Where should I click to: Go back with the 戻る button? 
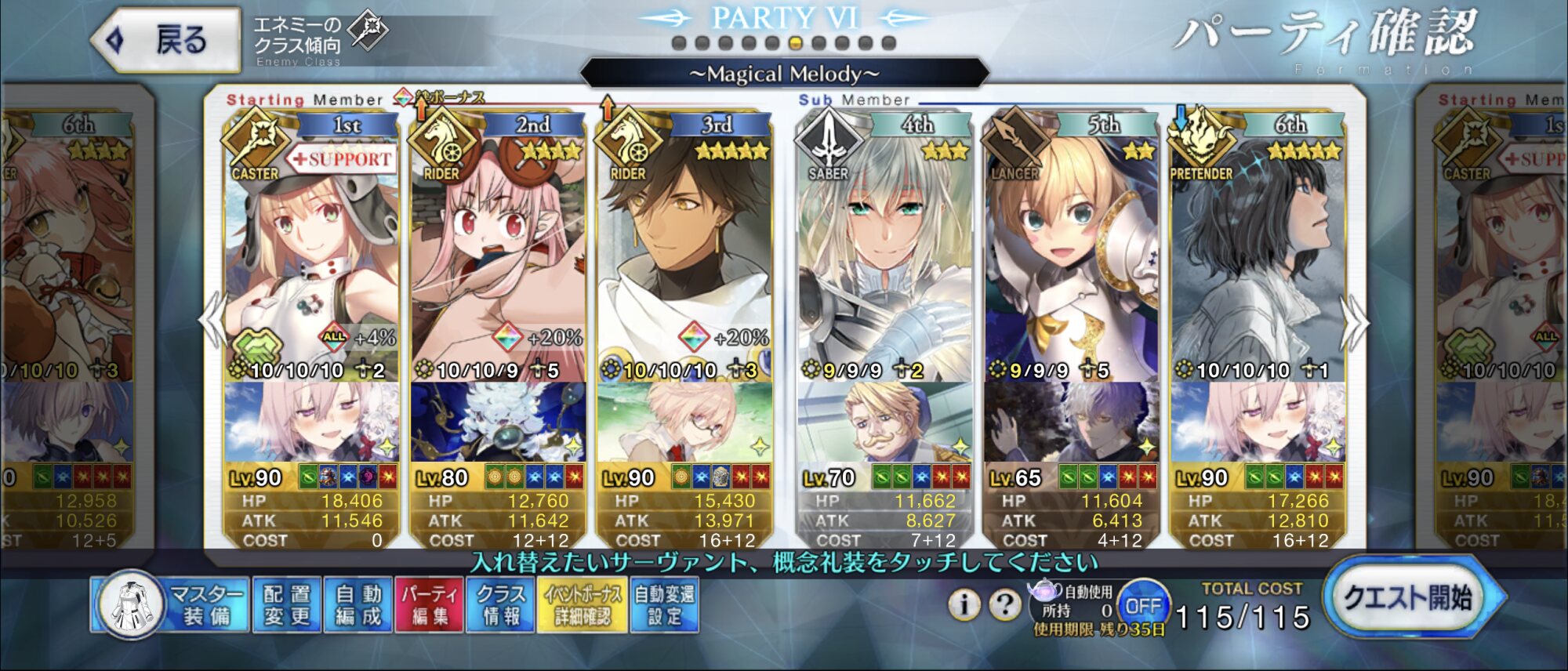point(166,39)
